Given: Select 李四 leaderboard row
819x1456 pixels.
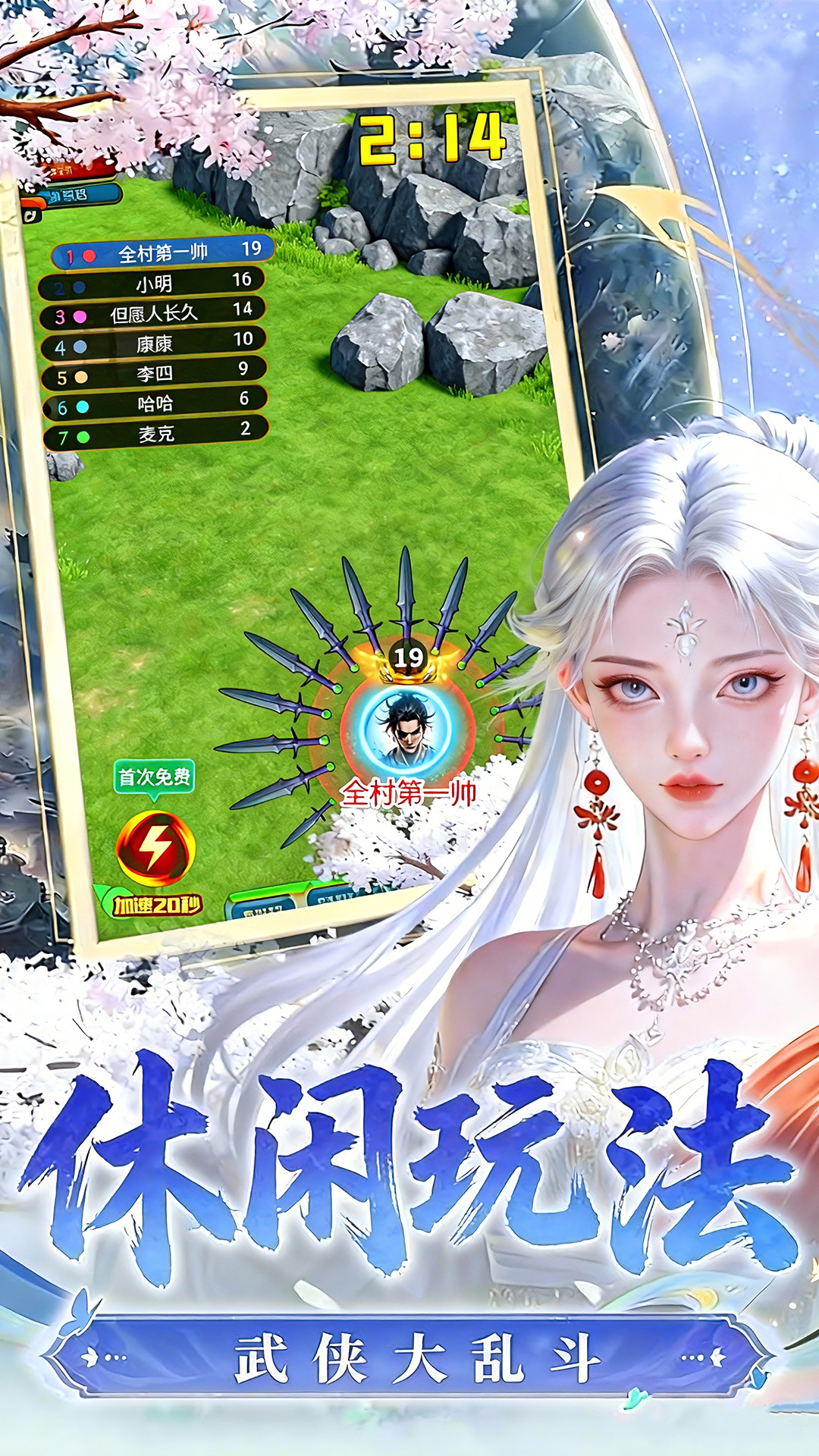Looking at the screenshot, I should 155,372.
